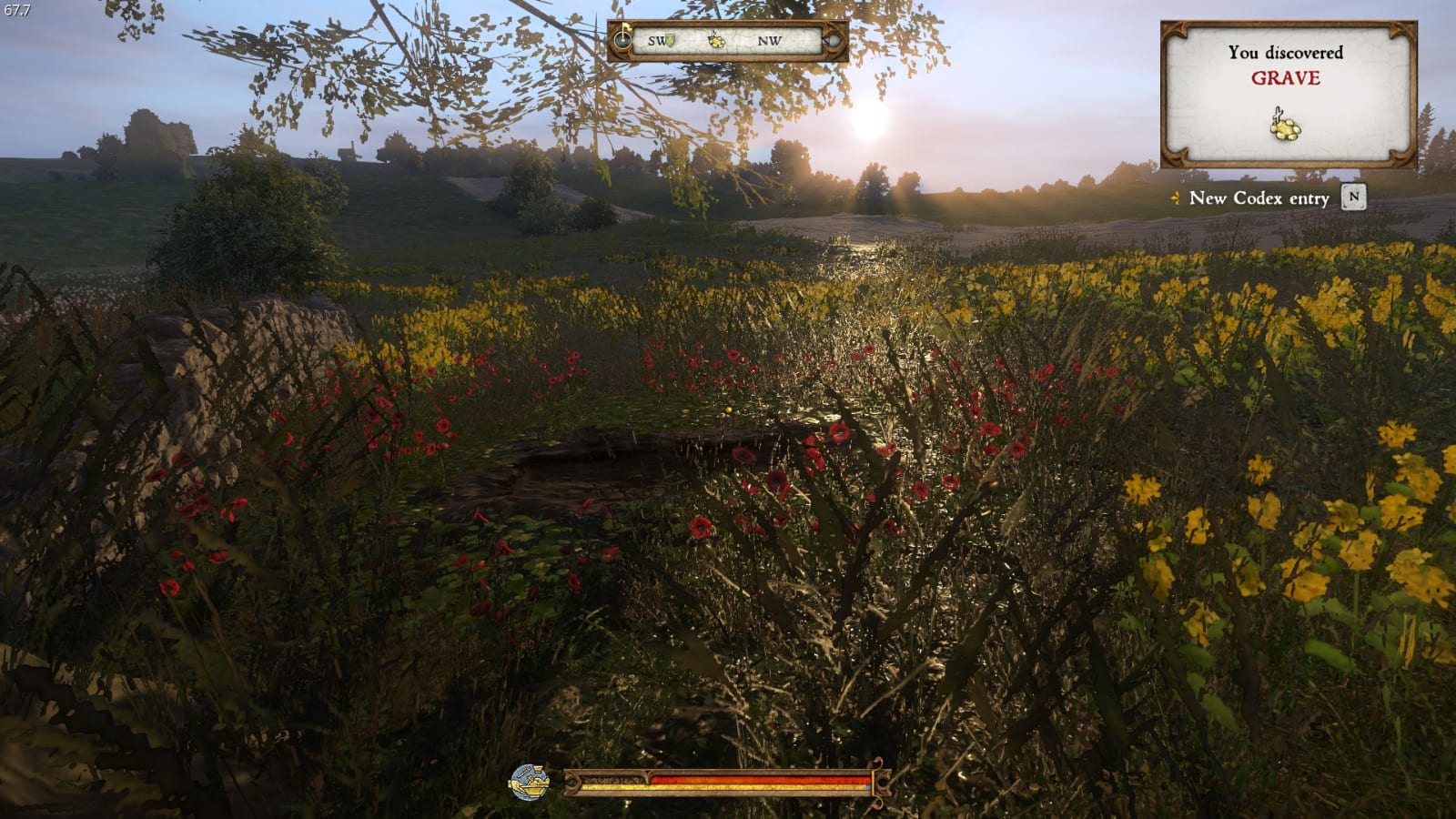Click the yellow flag atop the compass dial

[x=627, y=25]
